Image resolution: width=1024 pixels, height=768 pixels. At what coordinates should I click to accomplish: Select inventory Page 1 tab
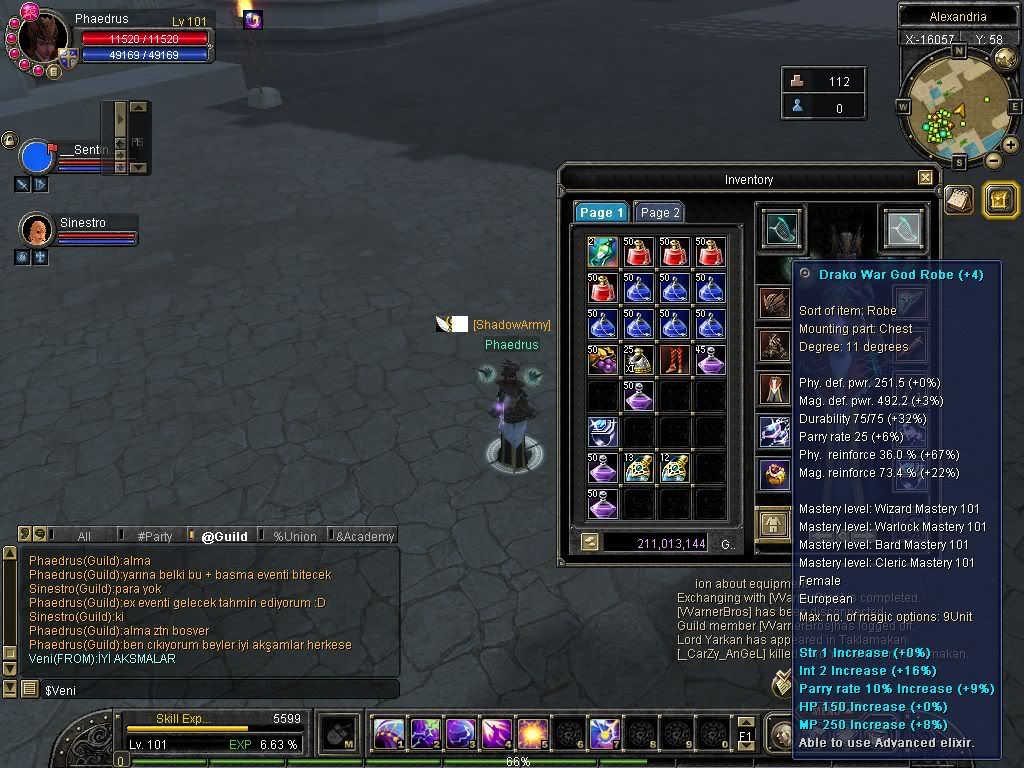coord(601,212)
